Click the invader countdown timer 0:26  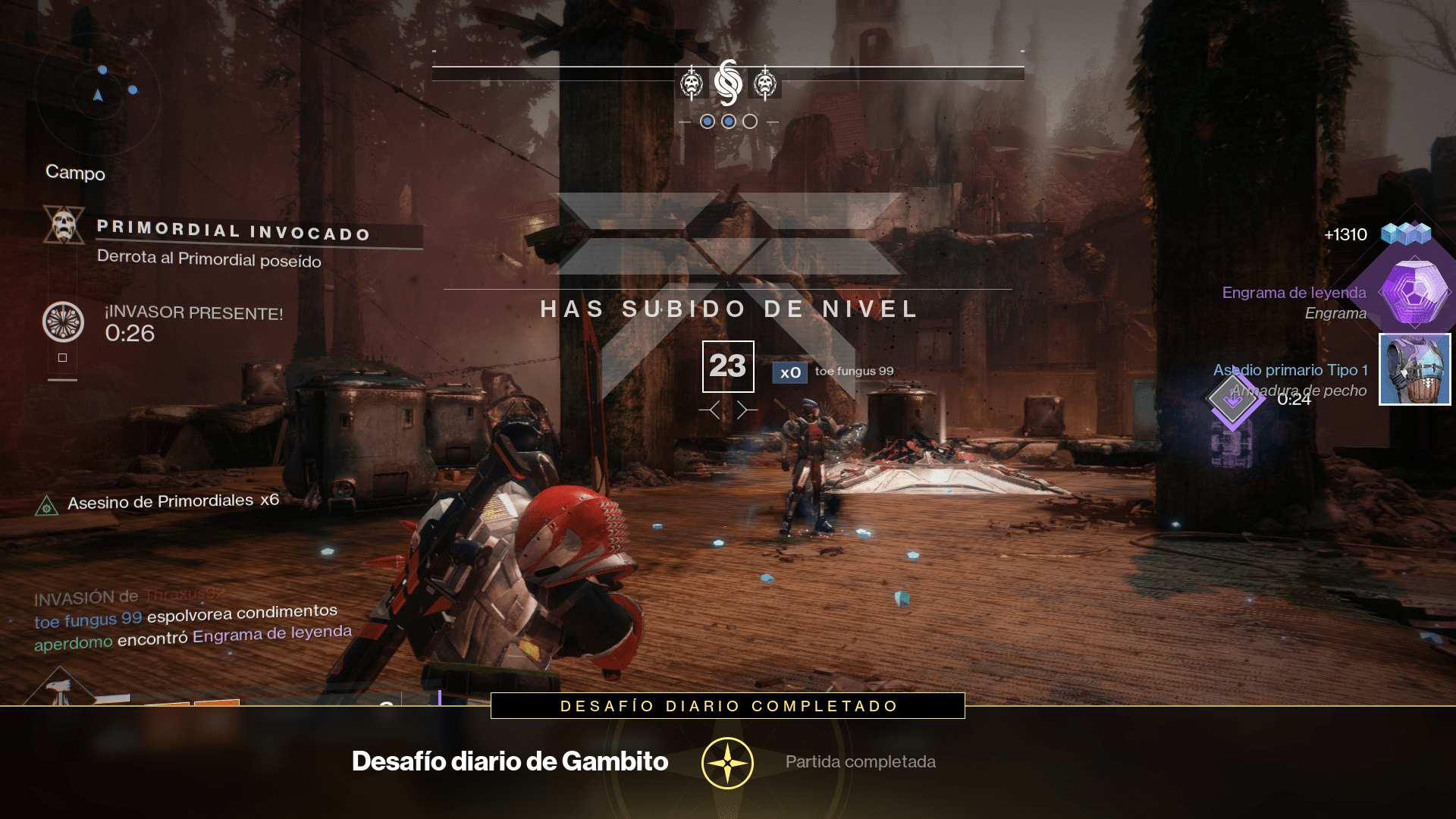[x=132, y=333]
